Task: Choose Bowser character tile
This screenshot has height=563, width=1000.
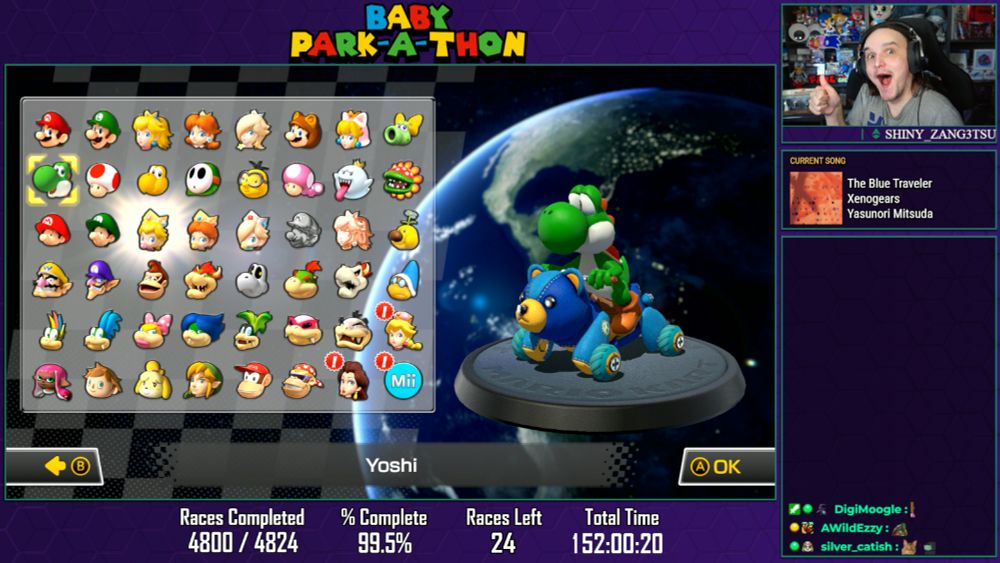Action: [202, 280]
